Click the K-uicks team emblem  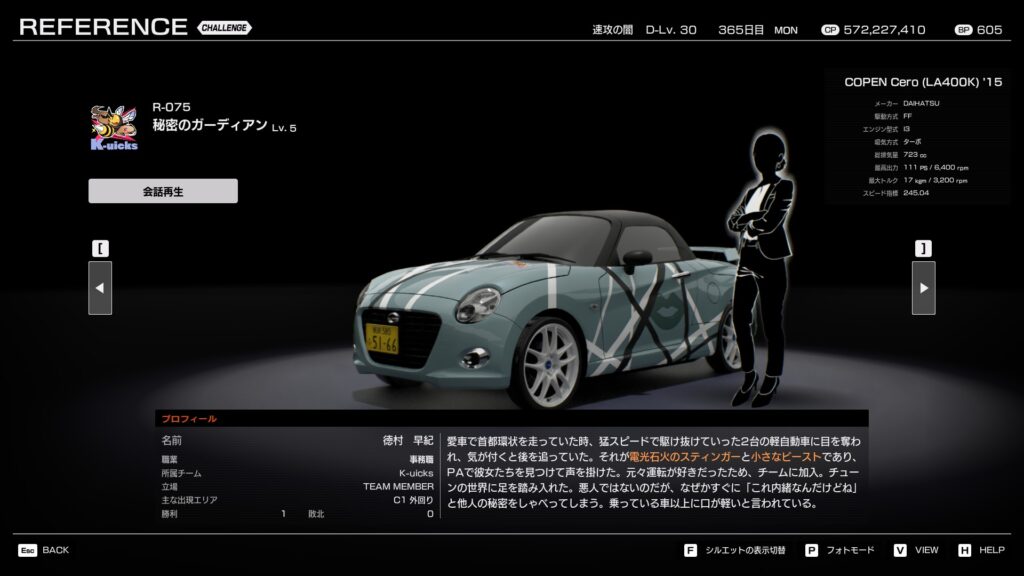tap(114, 127)
